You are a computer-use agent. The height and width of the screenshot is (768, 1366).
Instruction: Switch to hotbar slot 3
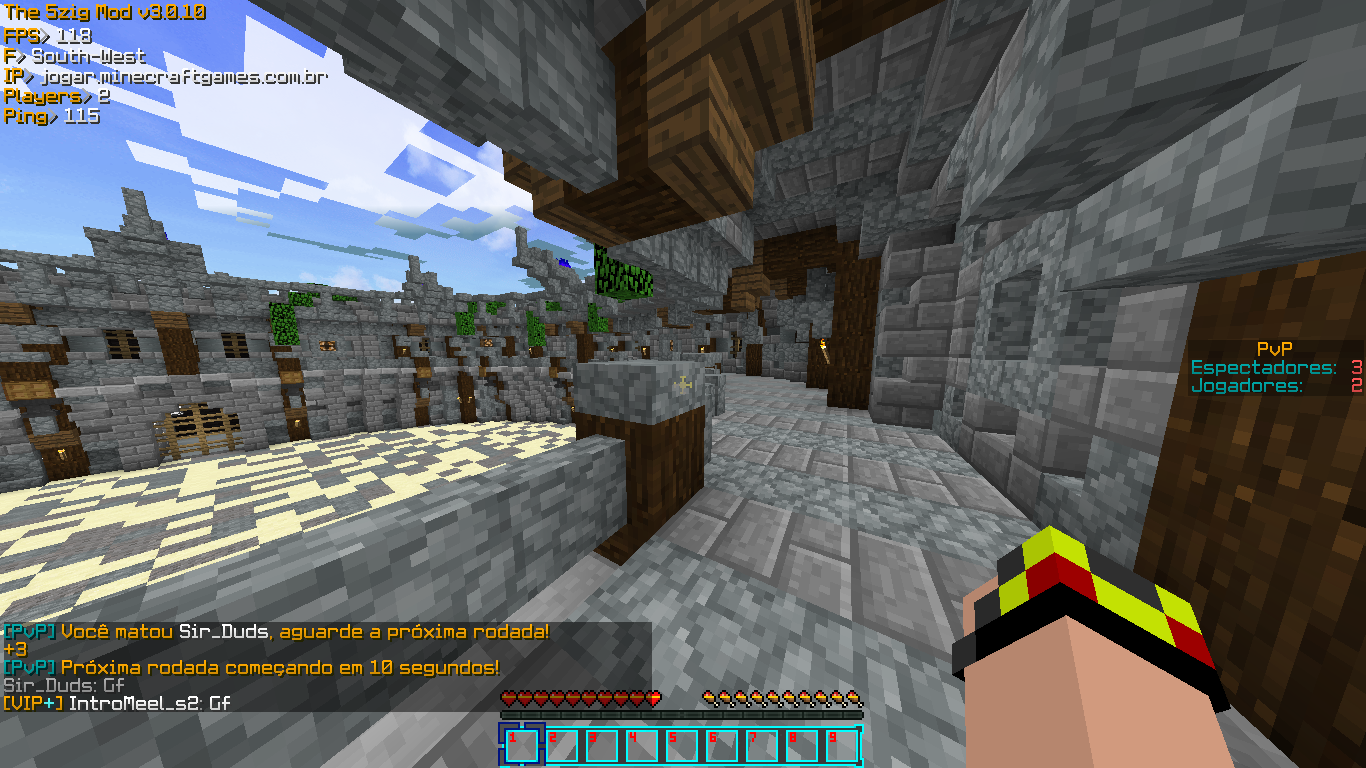(602, 746)
